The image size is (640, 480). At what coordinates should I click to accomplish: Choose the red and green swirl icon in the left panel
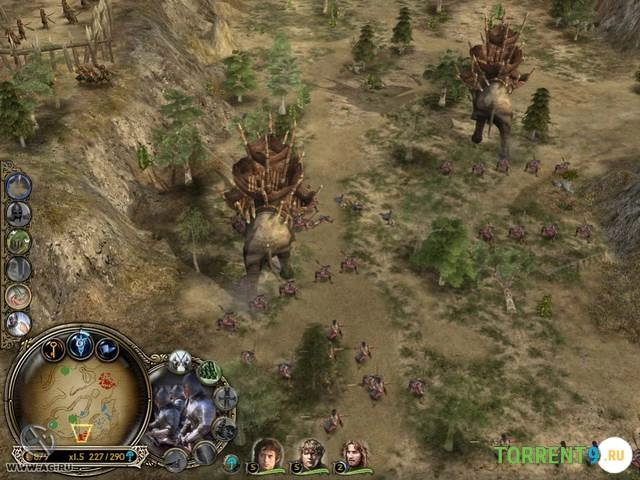pos(18,296)
